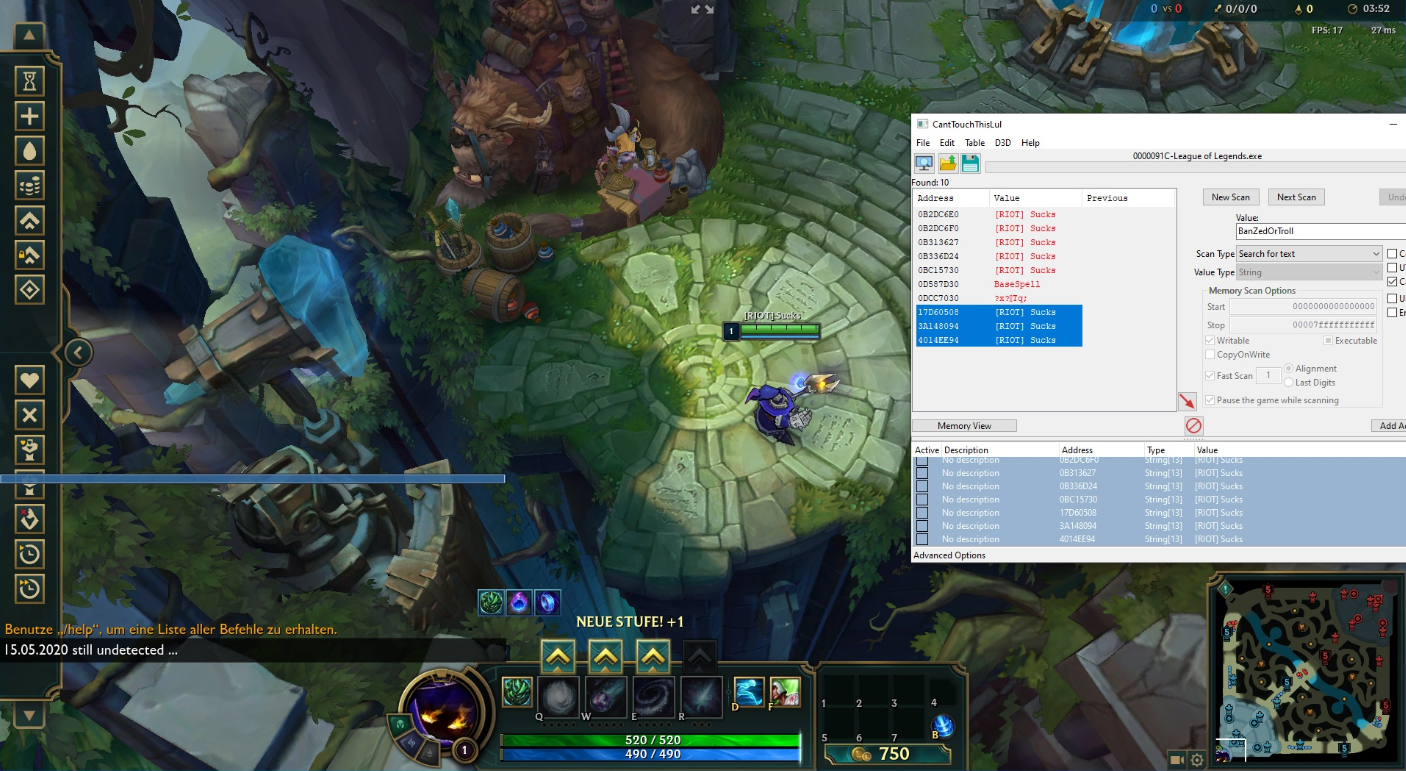Image resolution: width=1406 pixels, height=771 pixels.
Task: Cast the Ghost summoner spell
Action: (749, 692)
